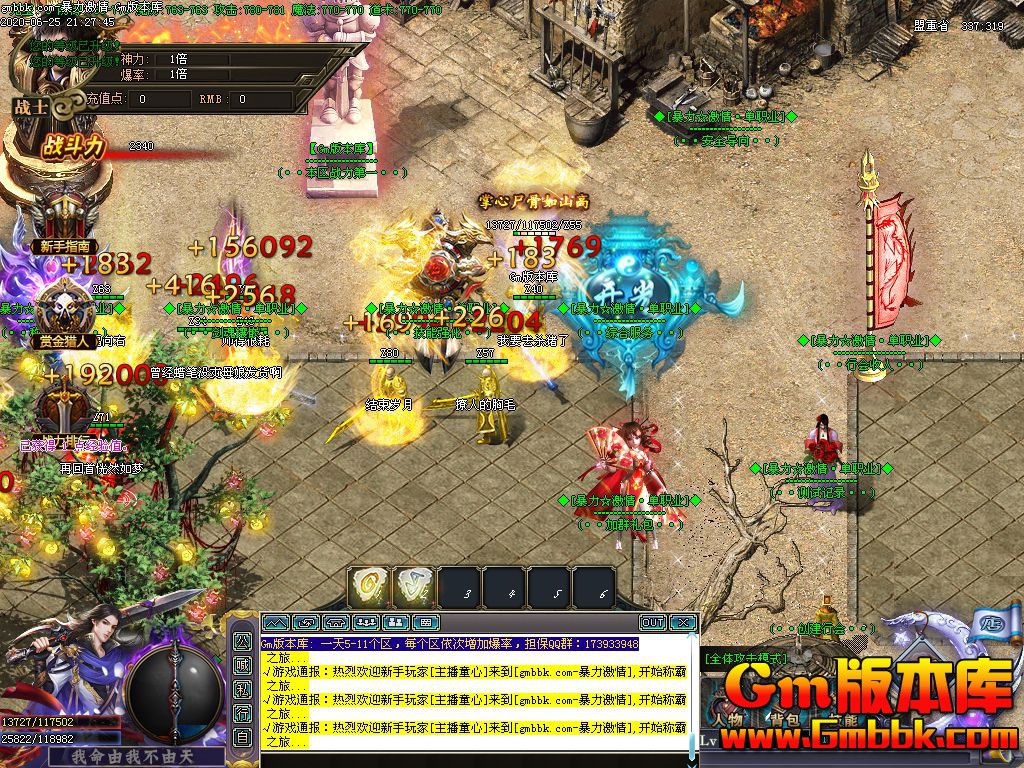
Task: Click the keyboard-shaped chat toolbar button
Action: pos(425,622)
